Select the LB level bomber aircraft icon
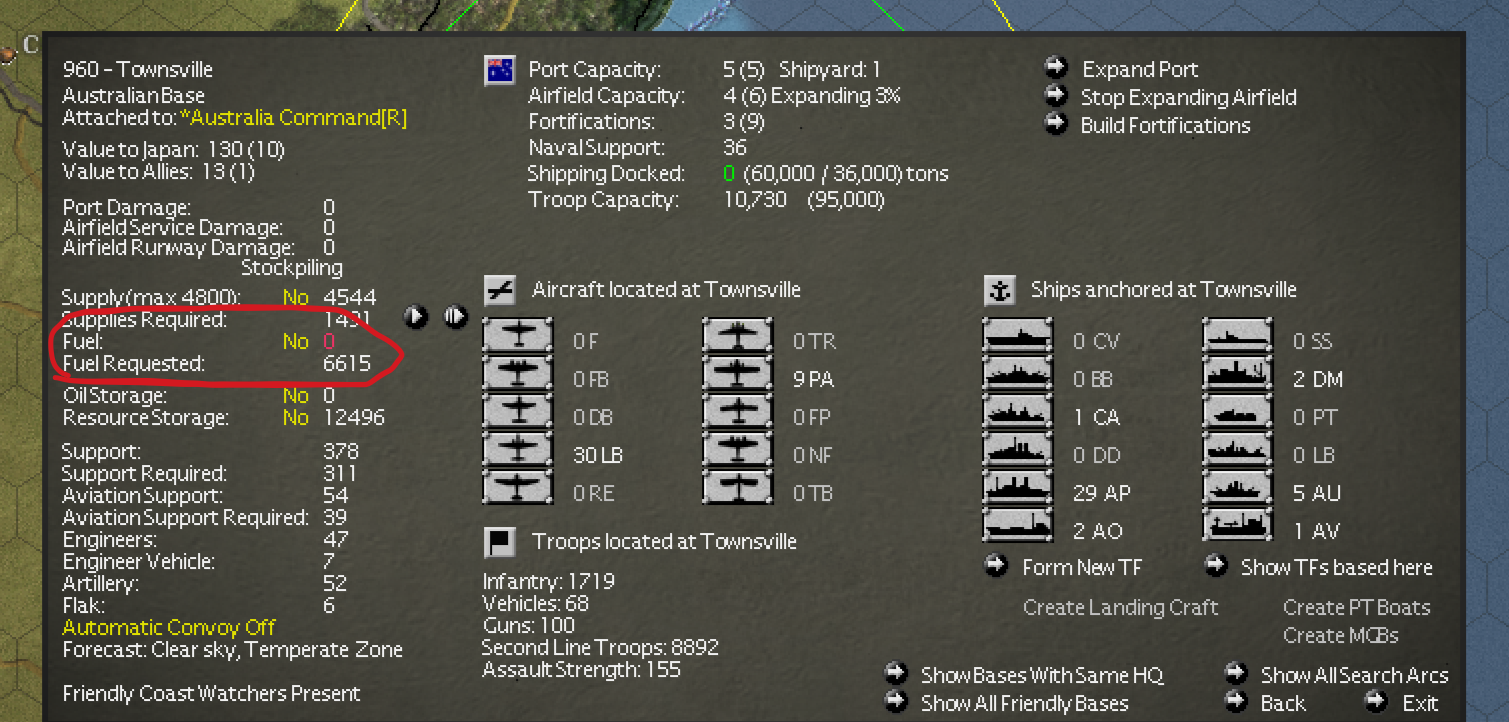 pos(518,454)
